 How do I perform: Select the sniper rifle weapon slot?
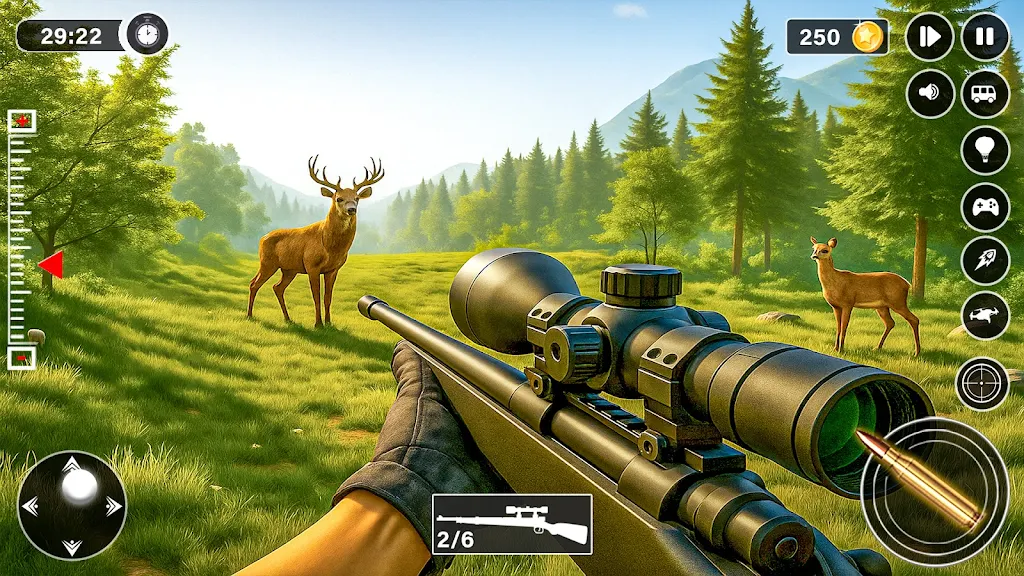[x=512, y=524]
